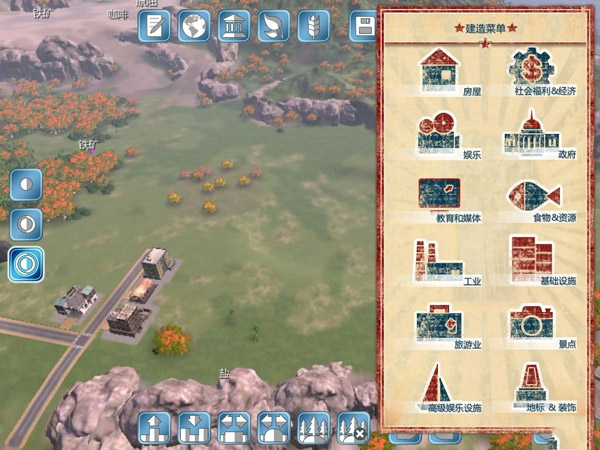
Task: Open the columned government building toolbar button
Action: [233, 26]
